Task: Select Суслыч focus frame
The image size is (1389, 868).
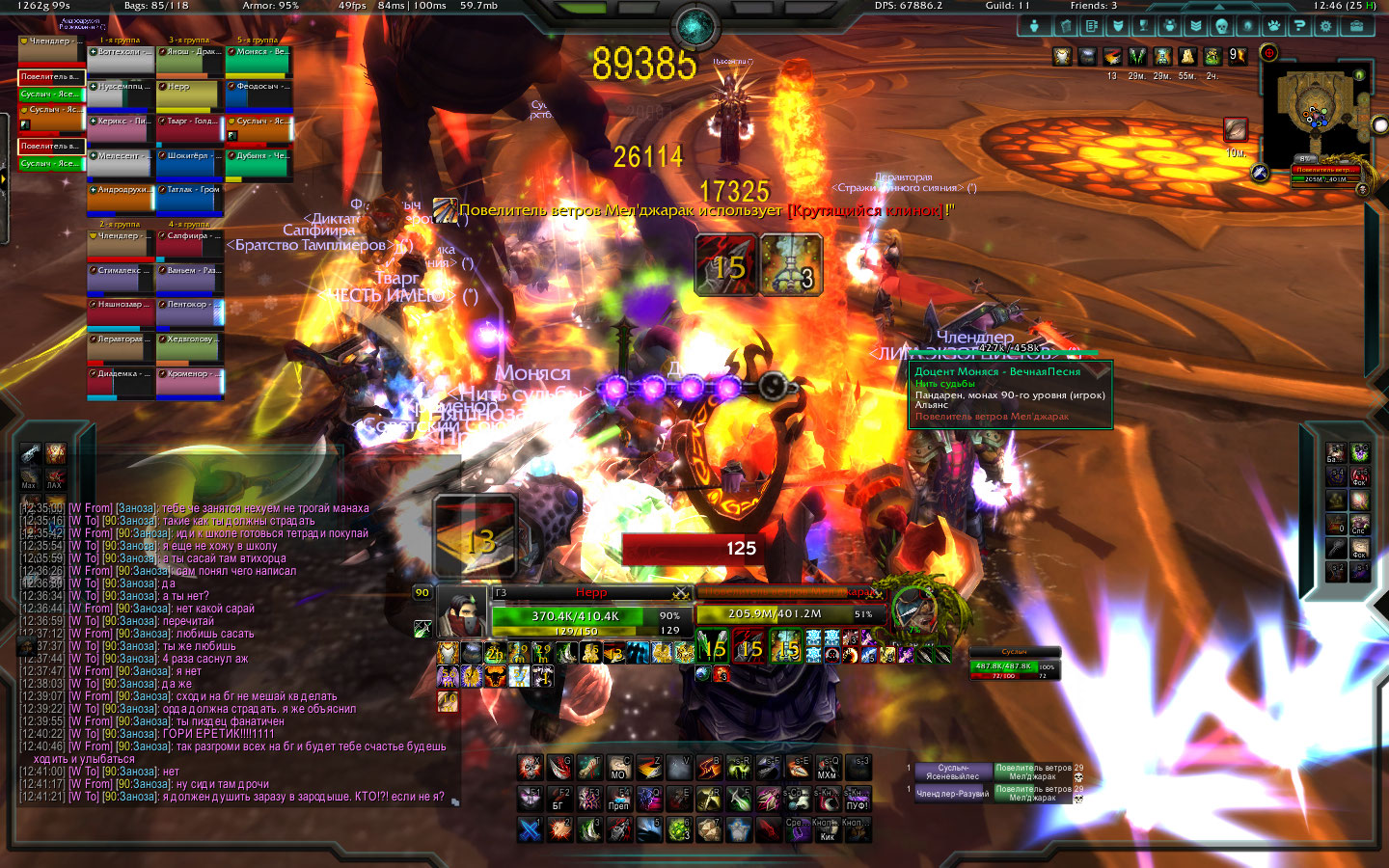Action: tap(1015, 665)
